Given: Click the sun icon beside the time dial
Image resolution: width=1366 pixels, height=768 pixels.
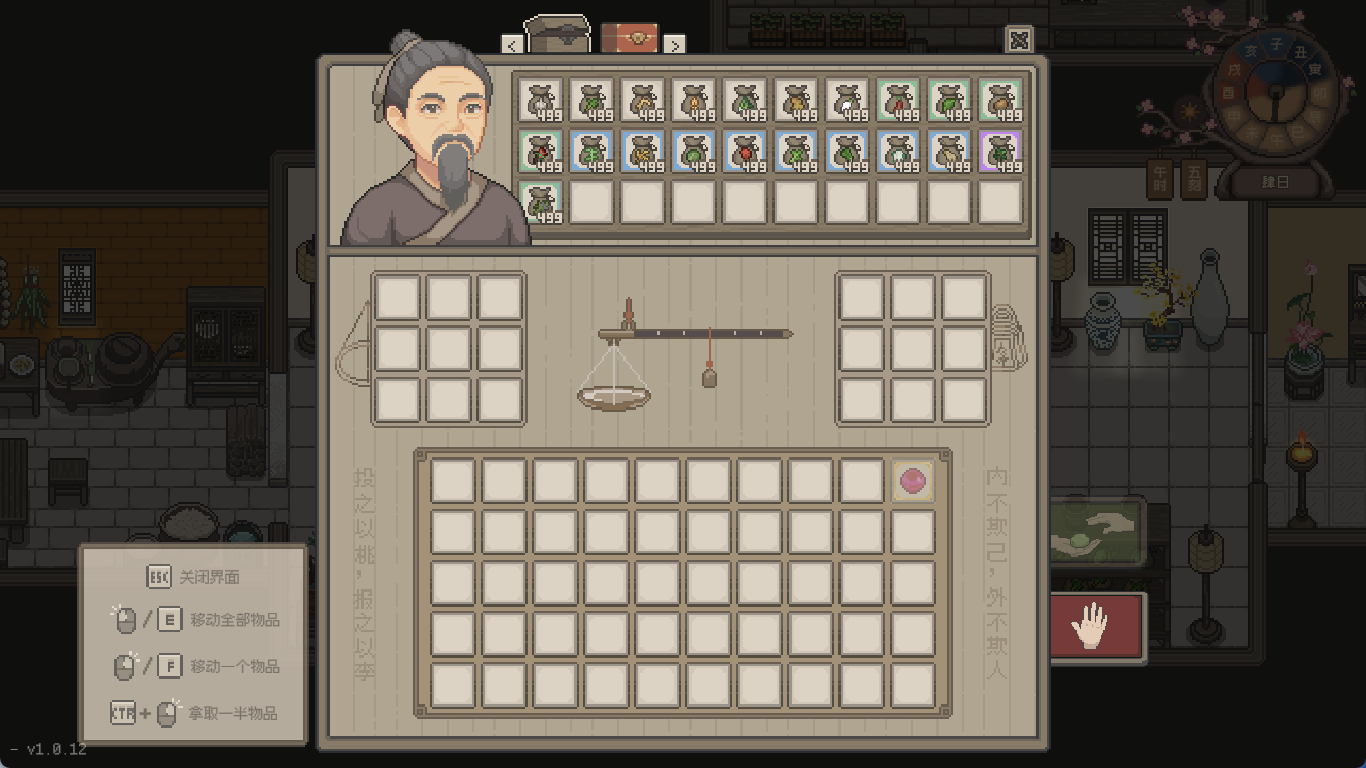Looking at the screenshot, I should click(1188, 112).
